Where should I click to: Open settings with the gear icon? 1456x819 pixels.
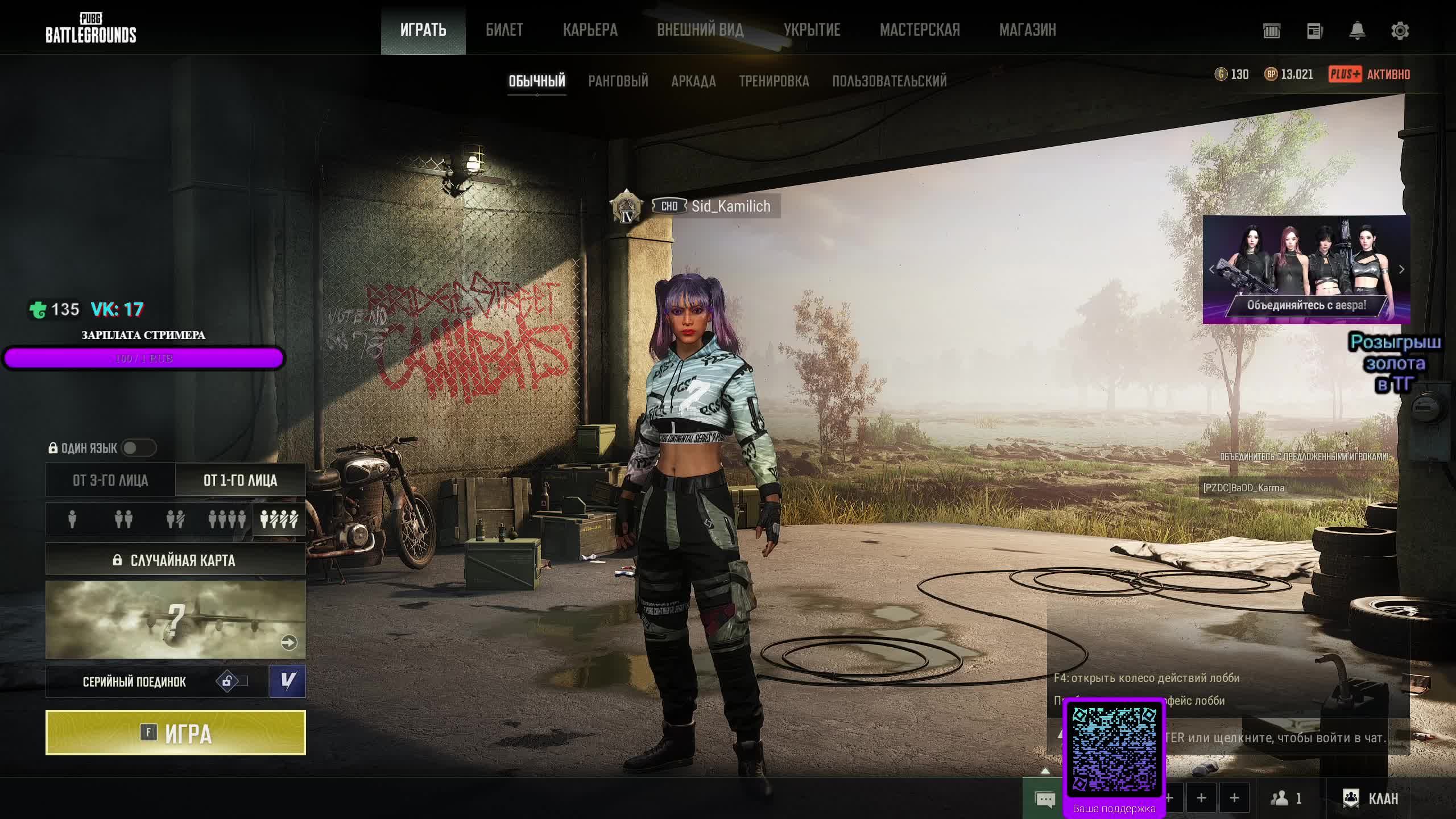tap(1400, 31)
